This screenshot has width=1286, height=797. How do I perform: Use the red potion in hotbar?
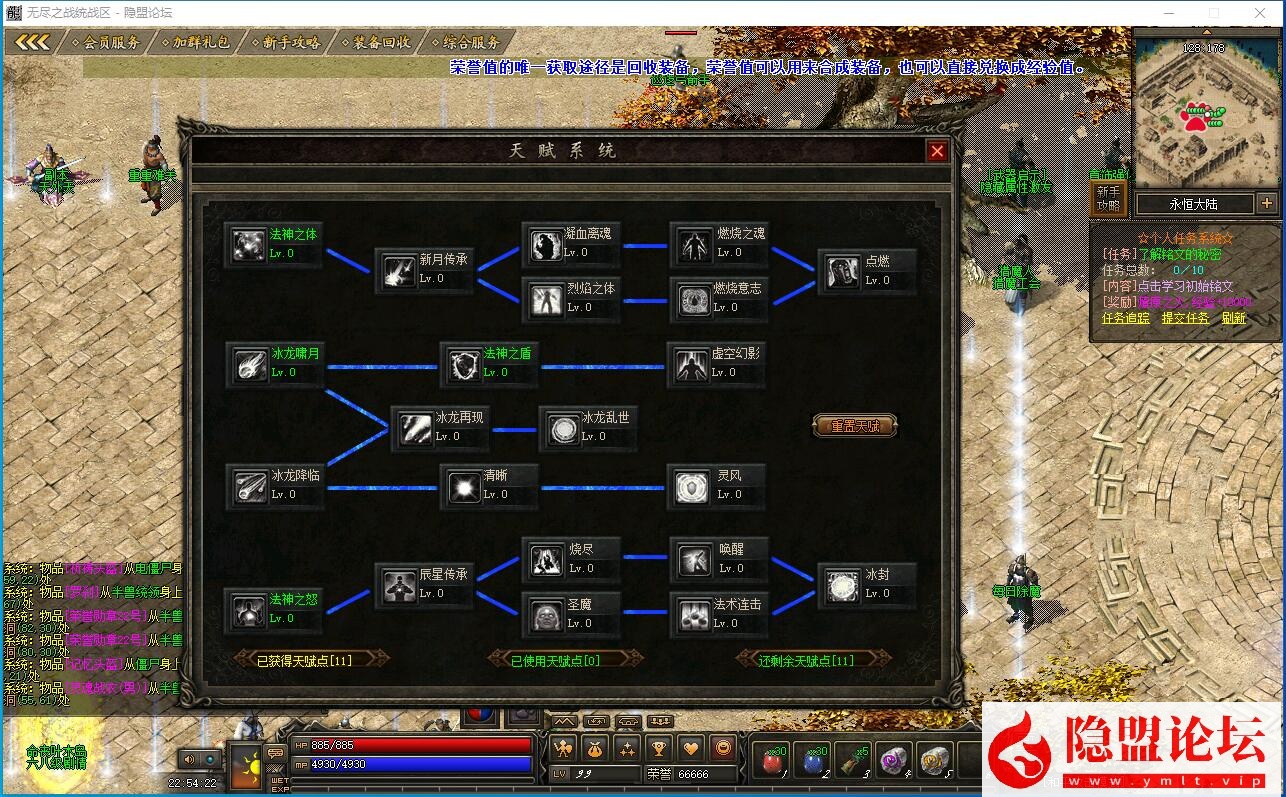click(x=771, y=762)
